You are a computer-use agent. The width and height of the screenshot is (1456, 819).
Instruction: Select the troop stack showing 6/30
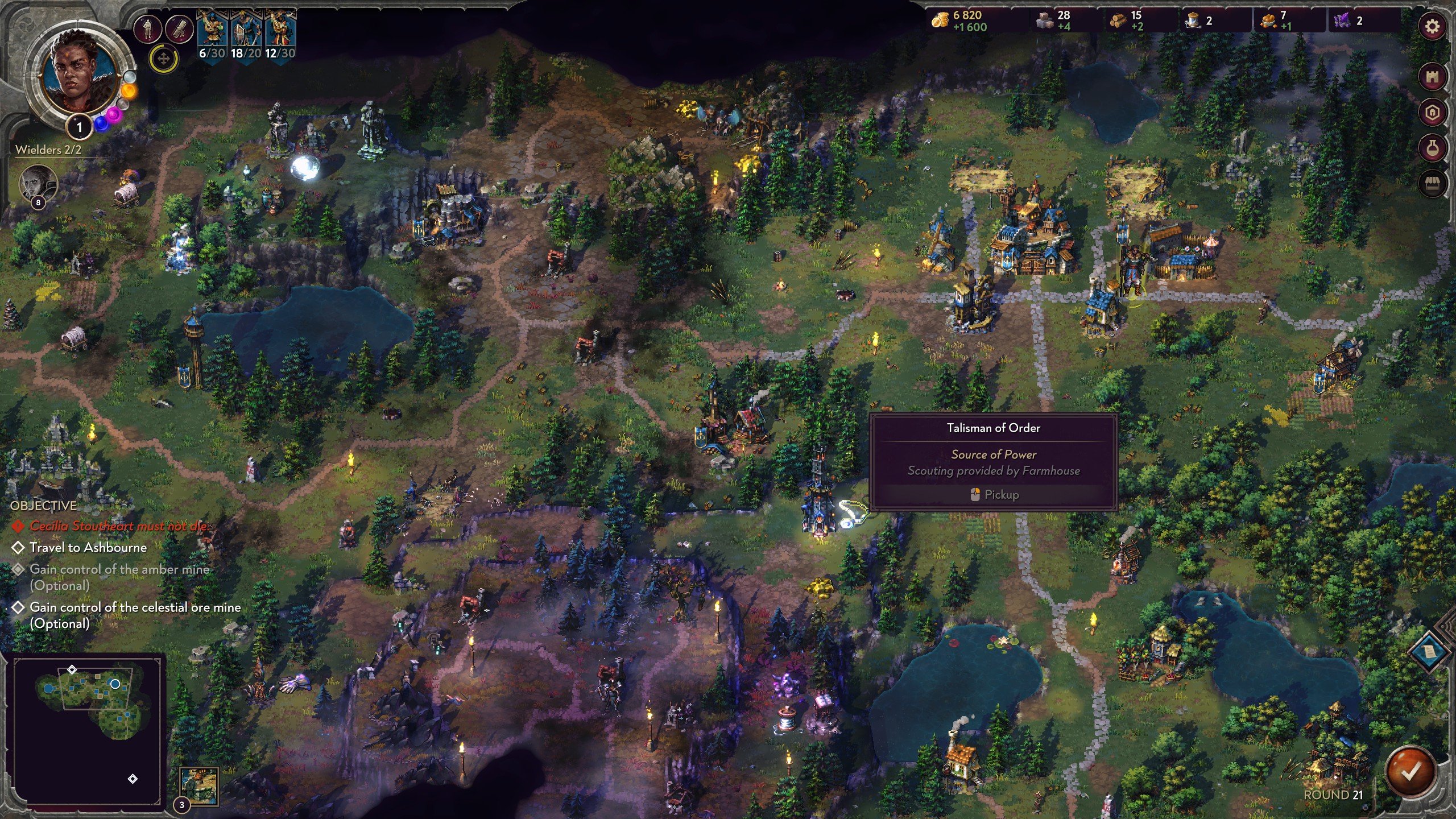tap(212, 35)
